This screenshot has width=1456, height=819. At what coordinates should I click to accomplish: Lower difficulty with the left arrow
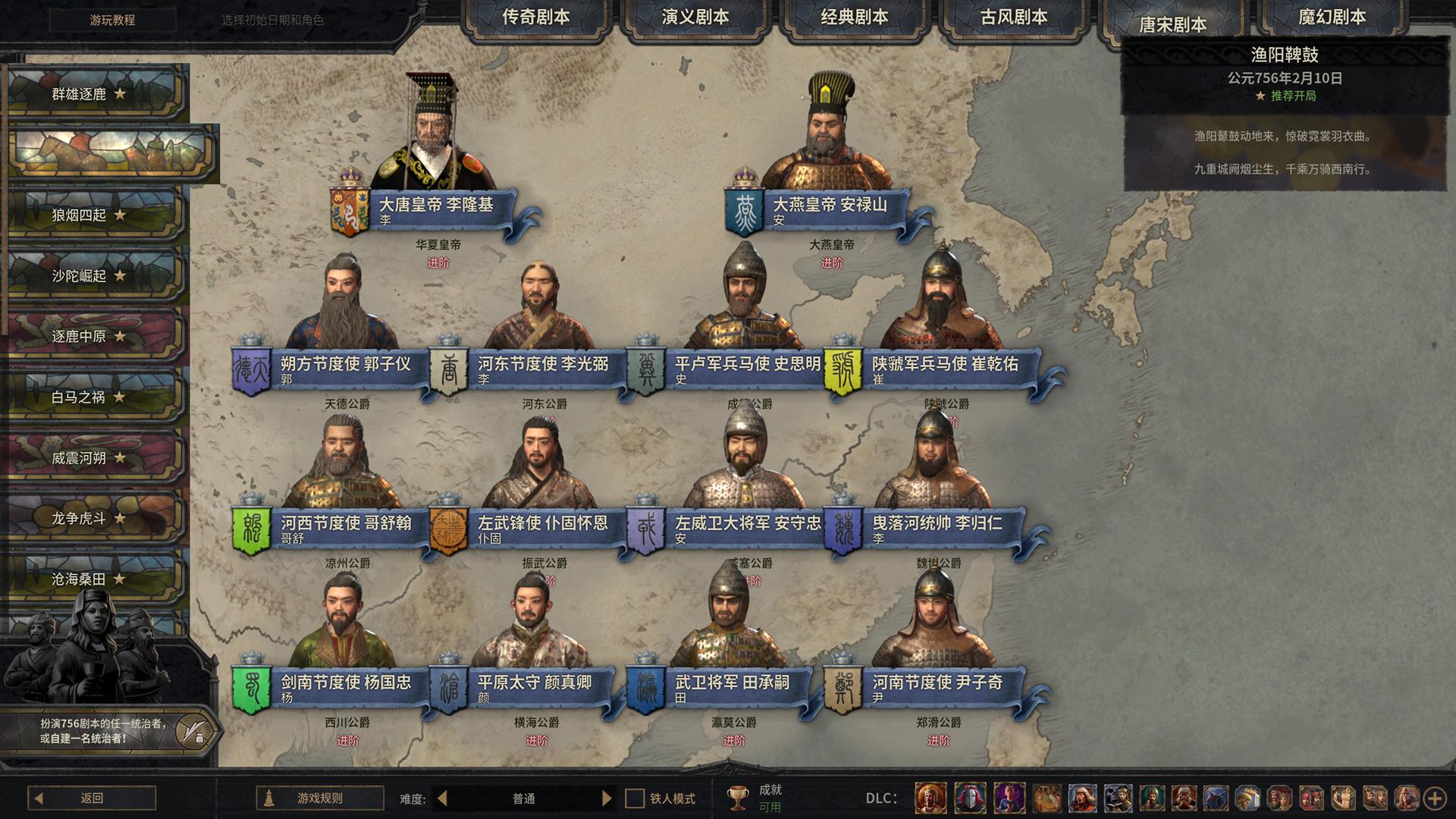point(443,799)
